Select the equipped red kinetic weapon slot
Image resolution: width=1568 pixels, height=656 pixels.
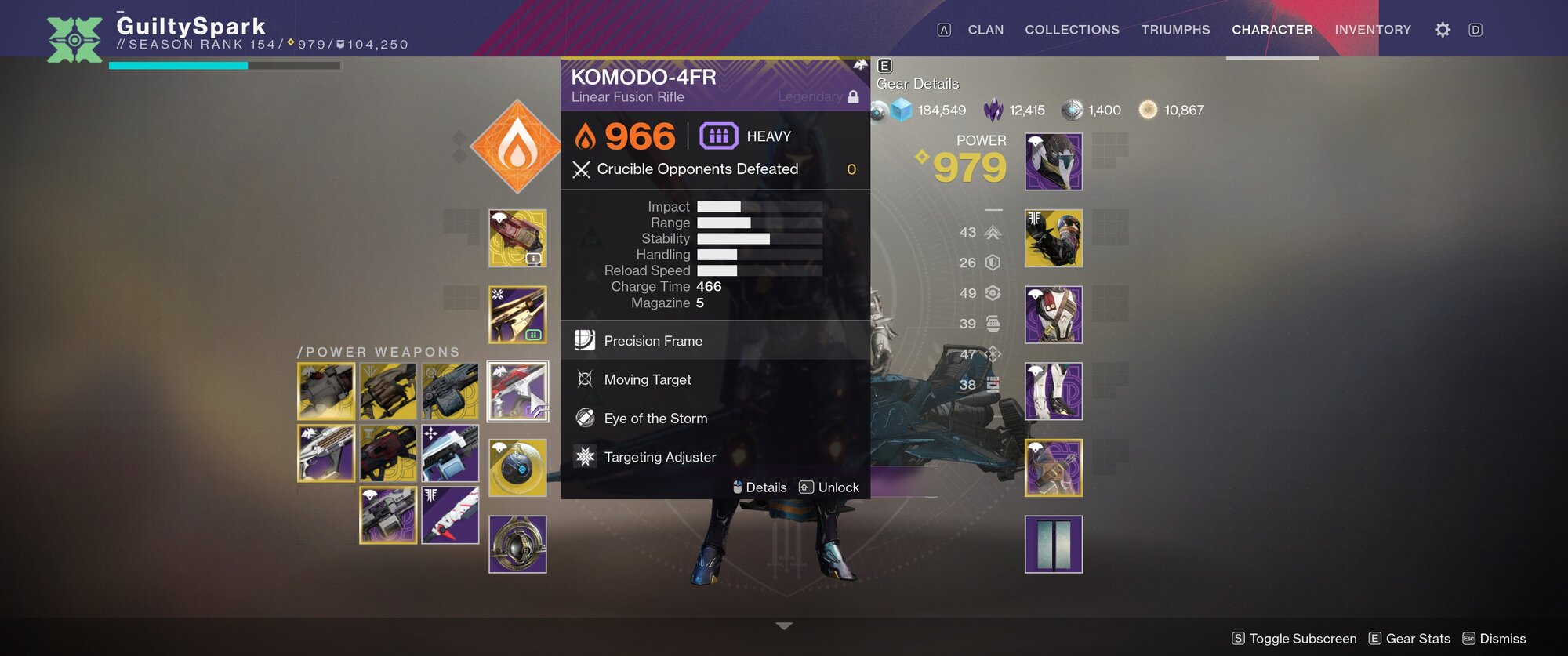517,238
